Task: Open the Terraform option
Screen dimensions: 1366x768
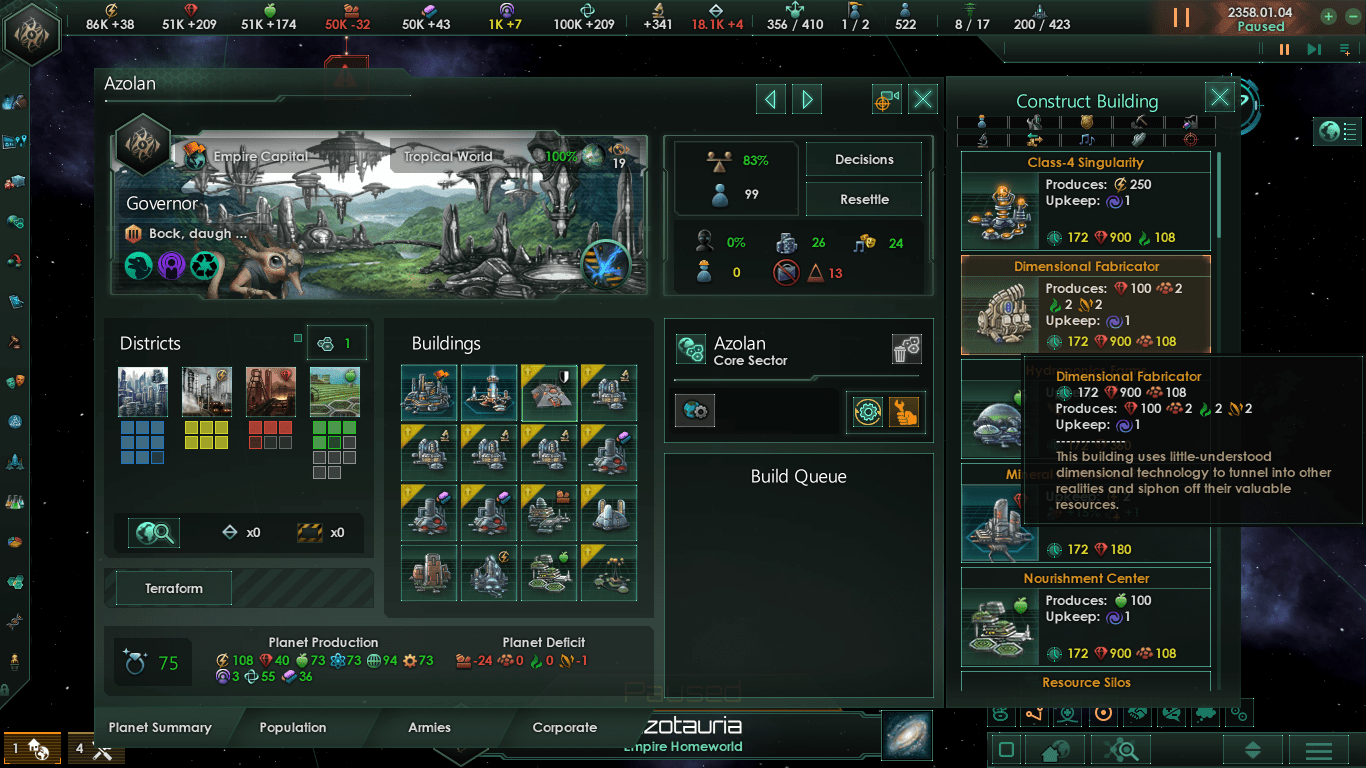Action: click(x=174, y=588)
